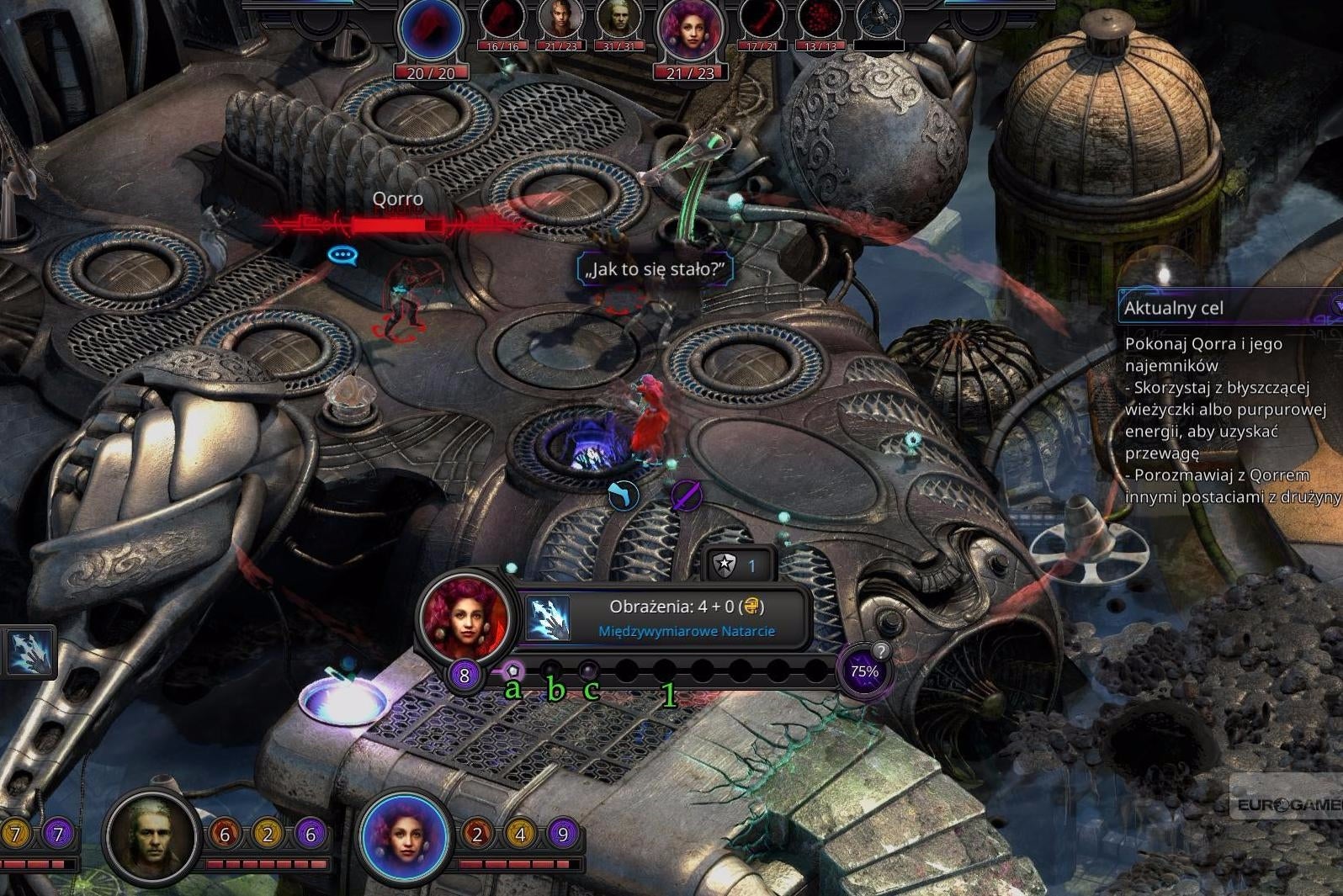This screenshot has height=896, width=1343.
Task: Activate the purple slash action icon
Action: coord(686,496)
